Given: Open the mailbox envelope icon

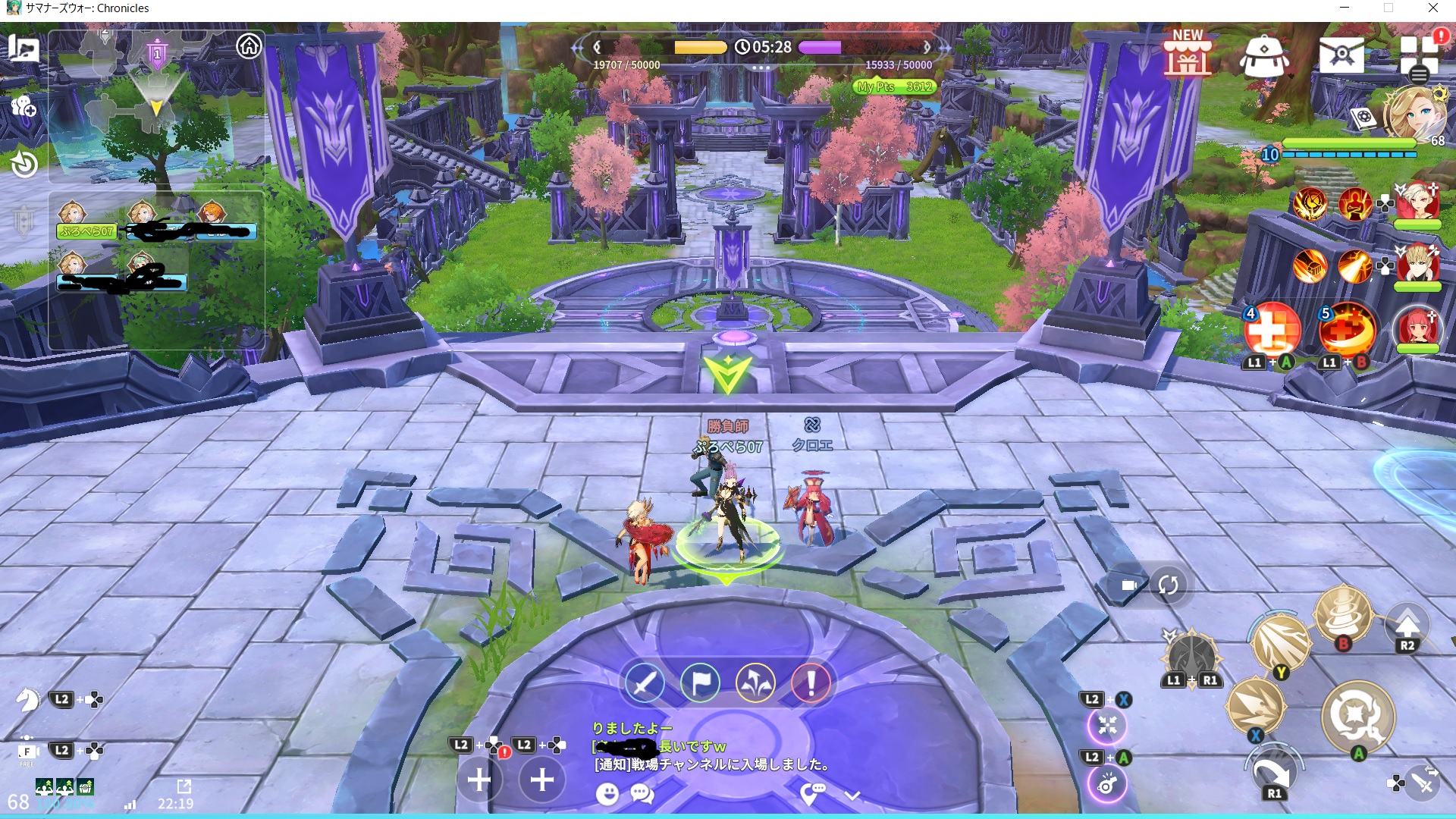Looking at the screenshot, I should pyautogui.click(x=1341, y=55).
